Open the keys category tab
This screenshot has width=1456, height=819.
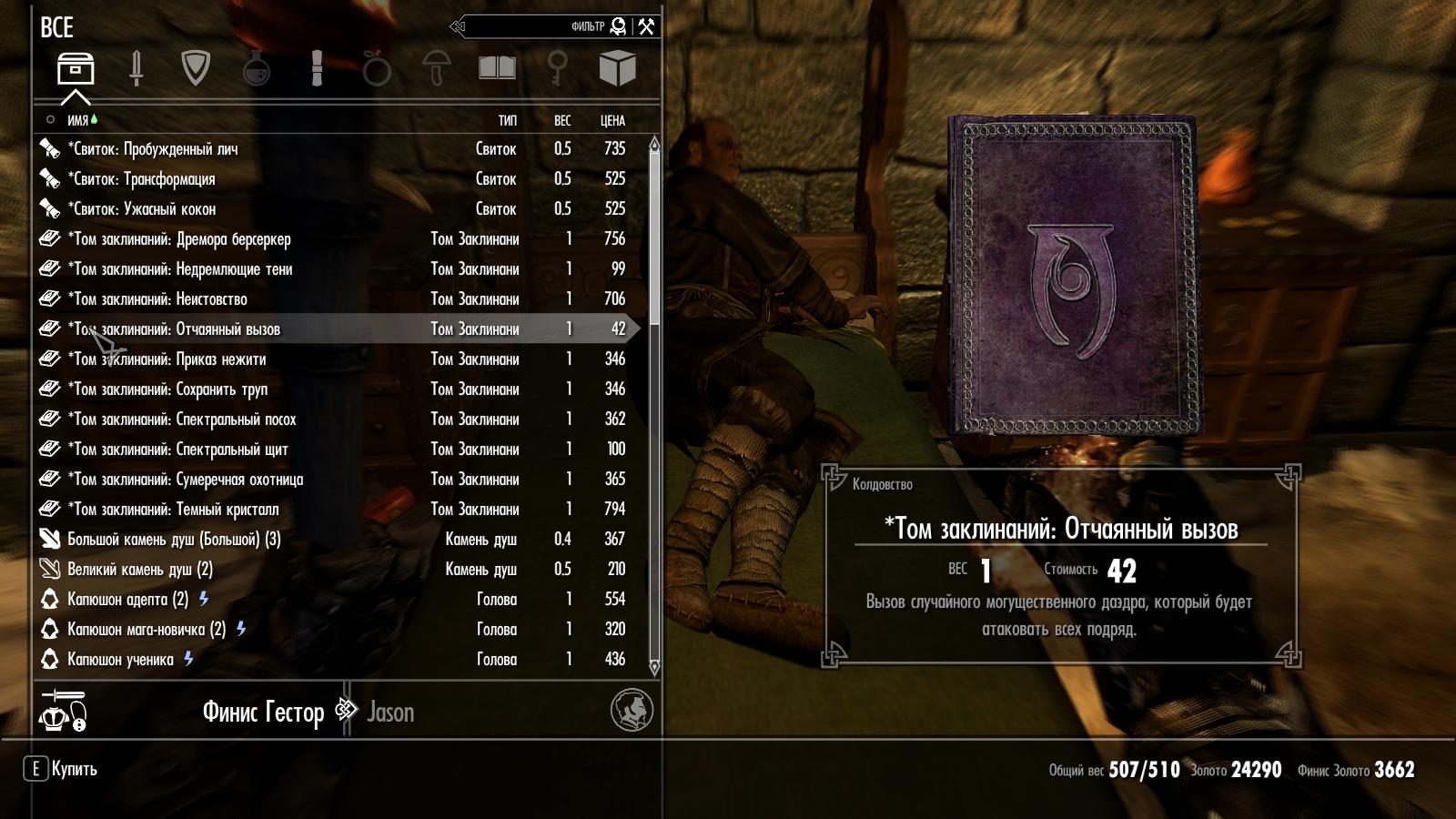557,68
